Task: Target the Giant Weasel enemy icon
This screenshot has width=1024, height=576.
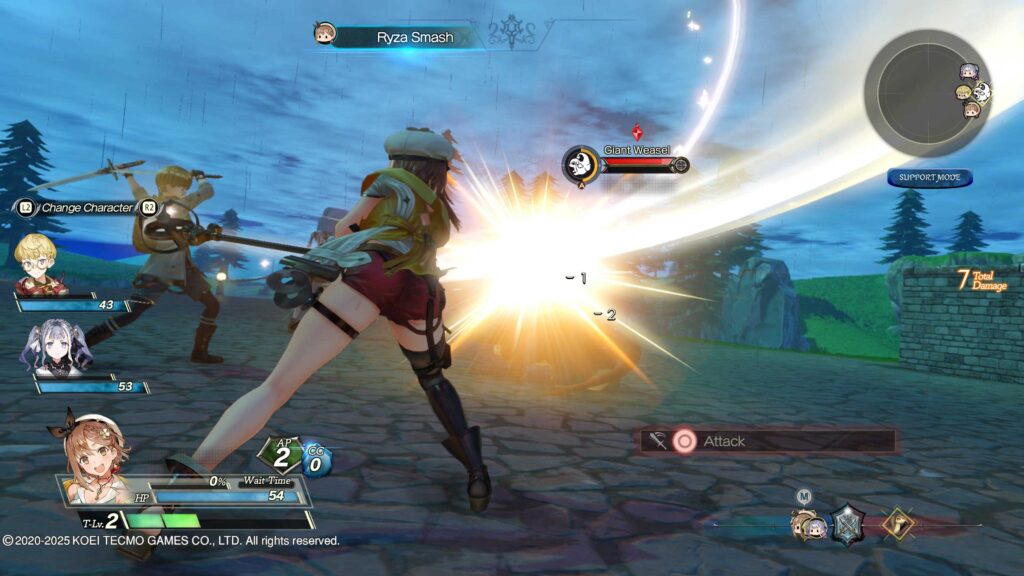Action: [x=581, y=164]
